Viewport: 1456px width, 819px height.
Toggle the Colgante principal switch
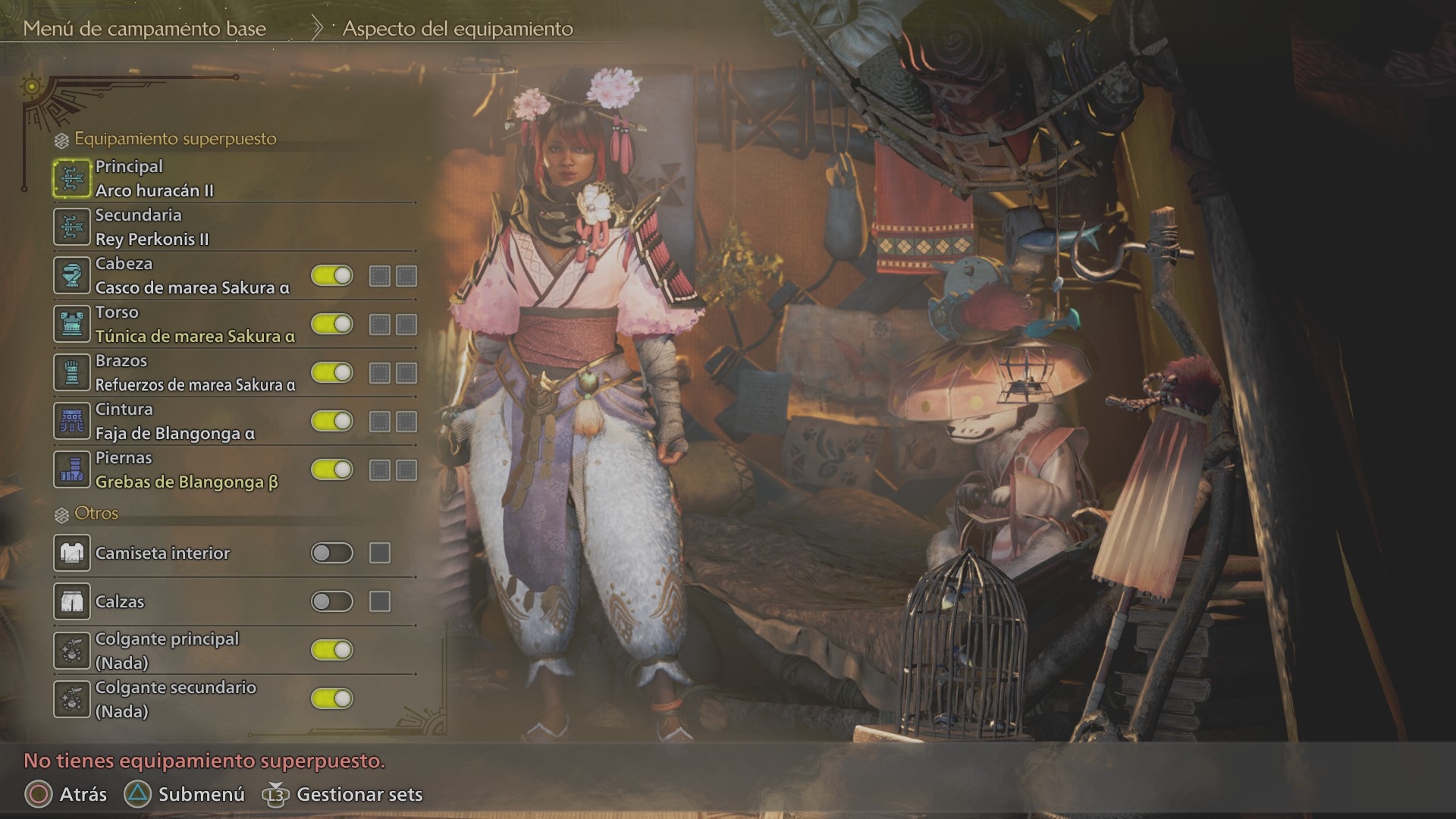(332, 650)
